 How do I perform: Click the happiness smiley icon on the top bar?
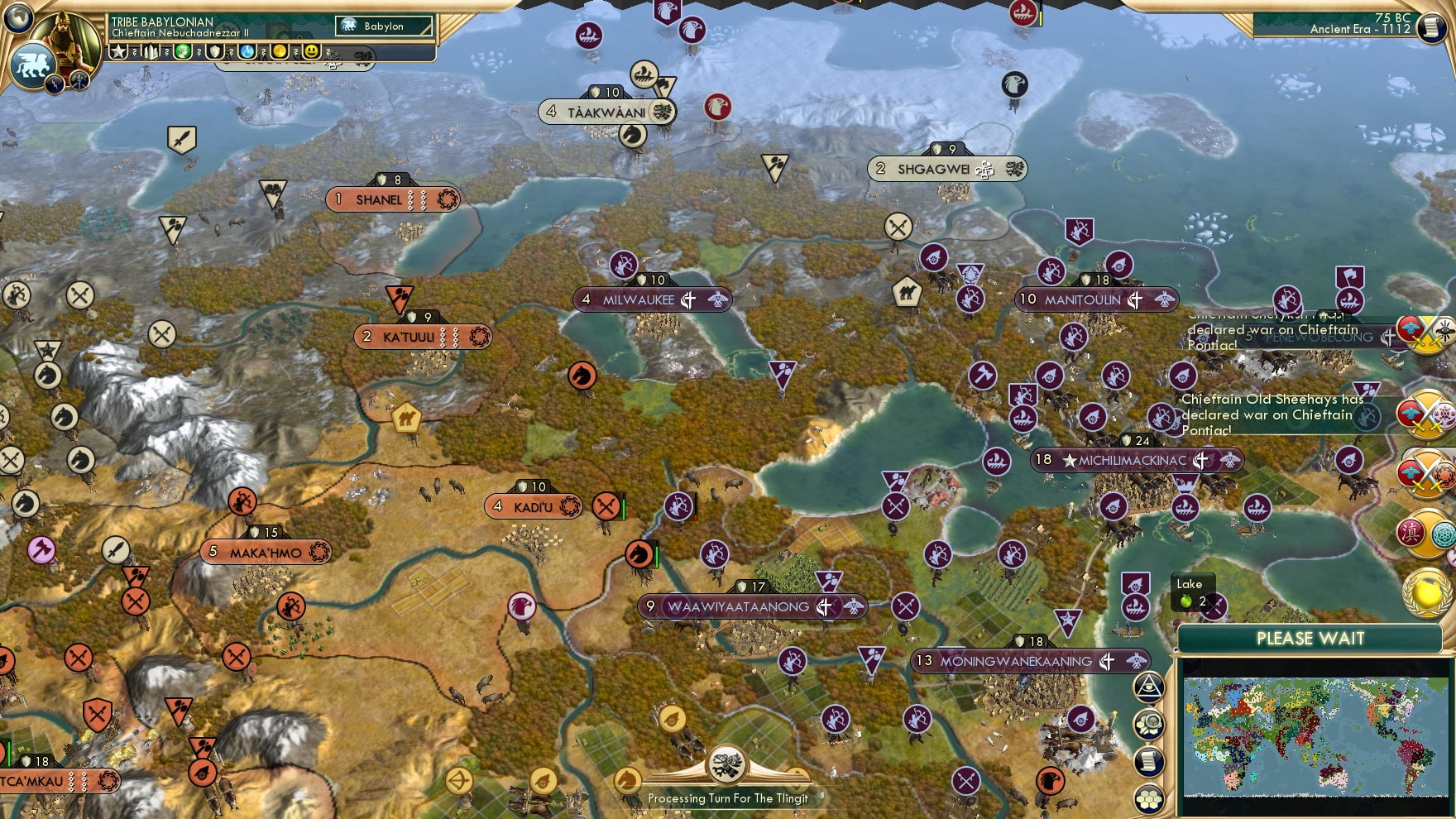(x=313, y=51)
